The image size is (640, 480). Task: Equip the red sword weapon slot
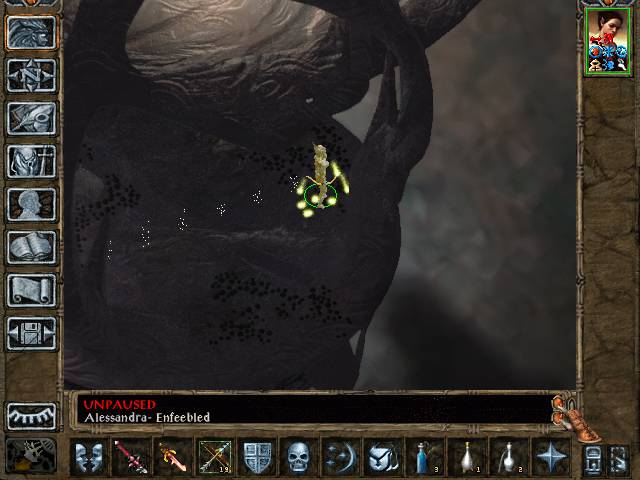132,457
